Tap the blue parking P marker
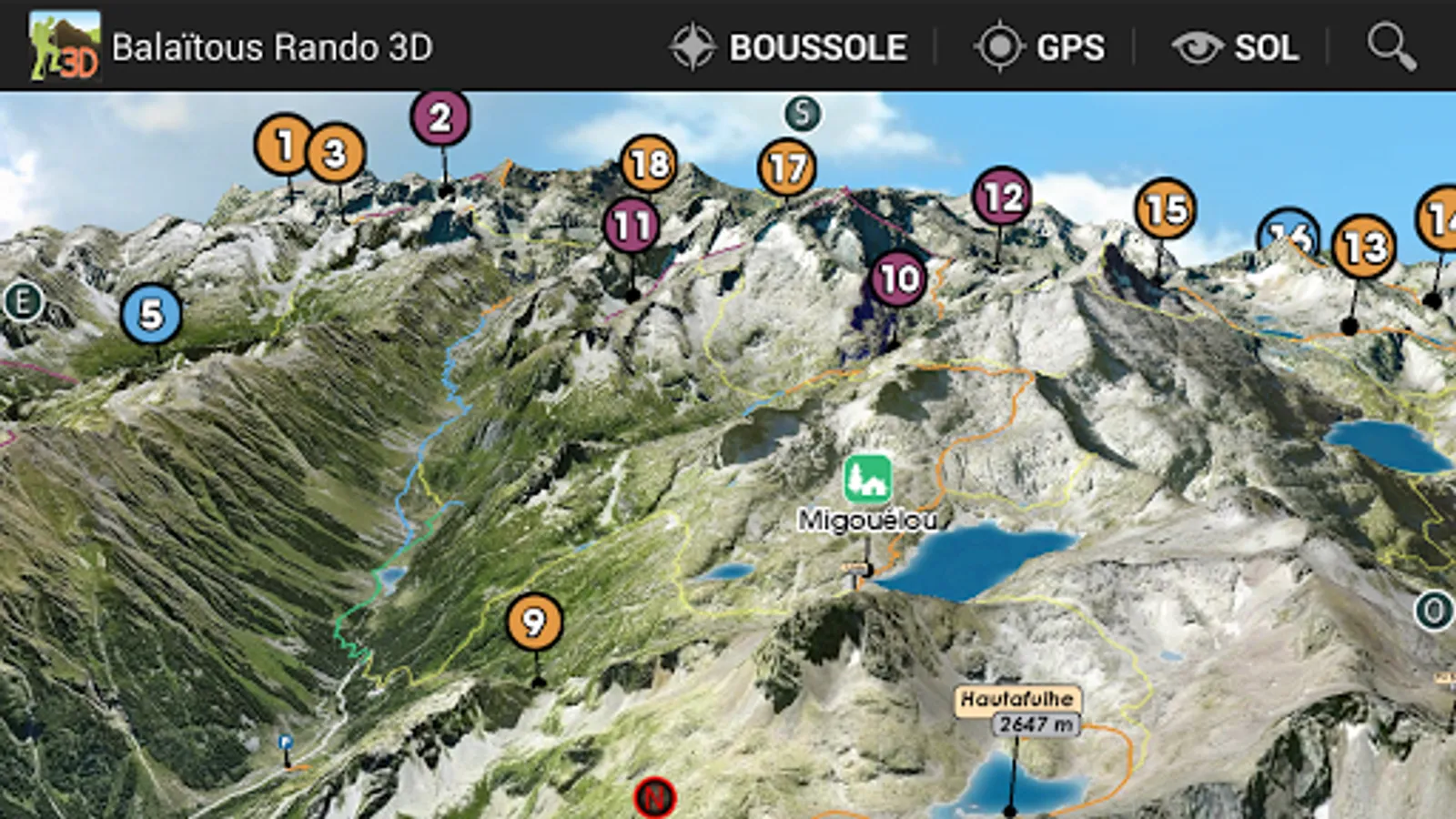This screenshot has width=1456, height=819. tap(286, 743)
